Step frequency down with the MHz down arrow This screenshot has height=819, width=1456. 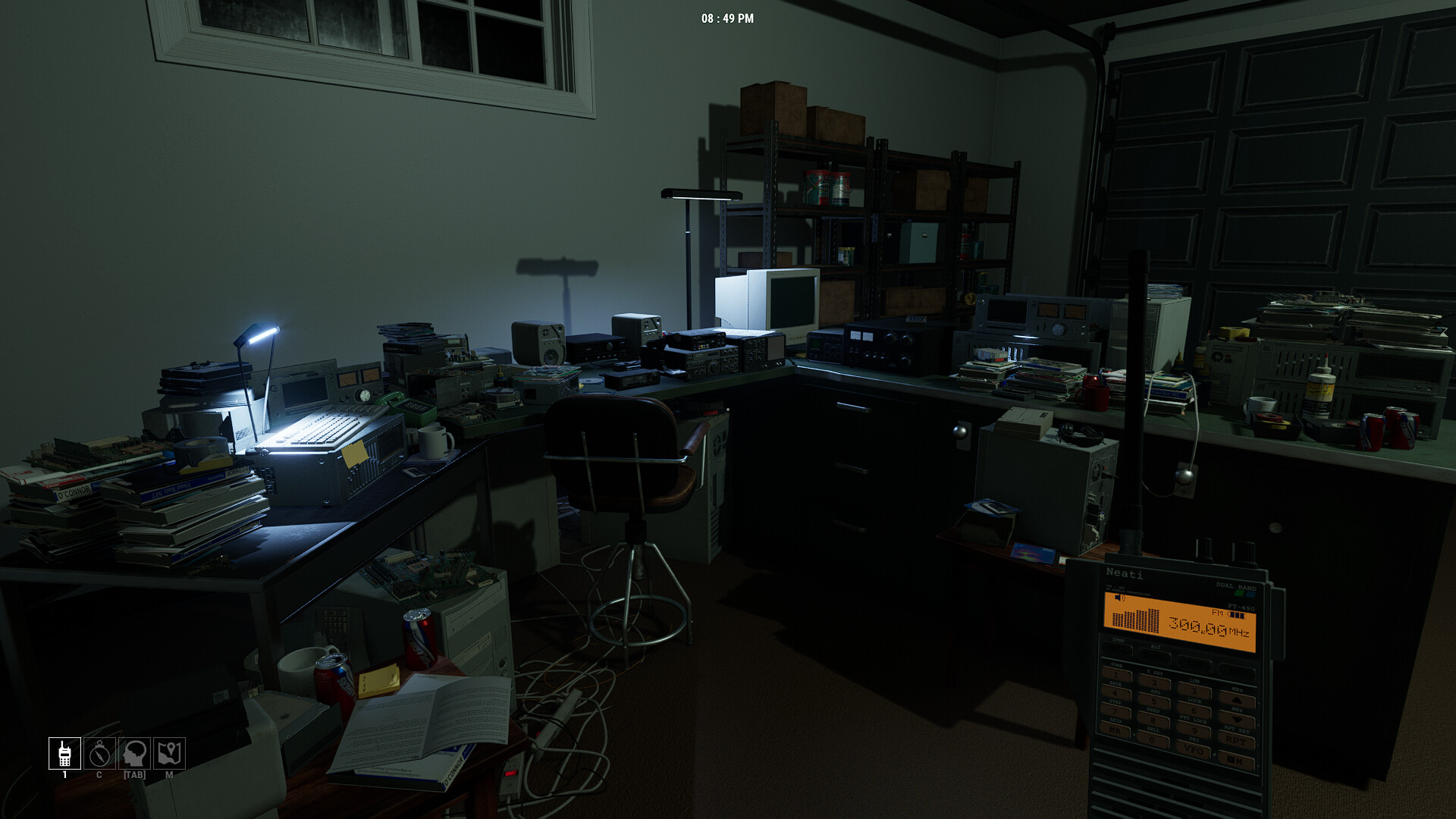(1237, 719)
